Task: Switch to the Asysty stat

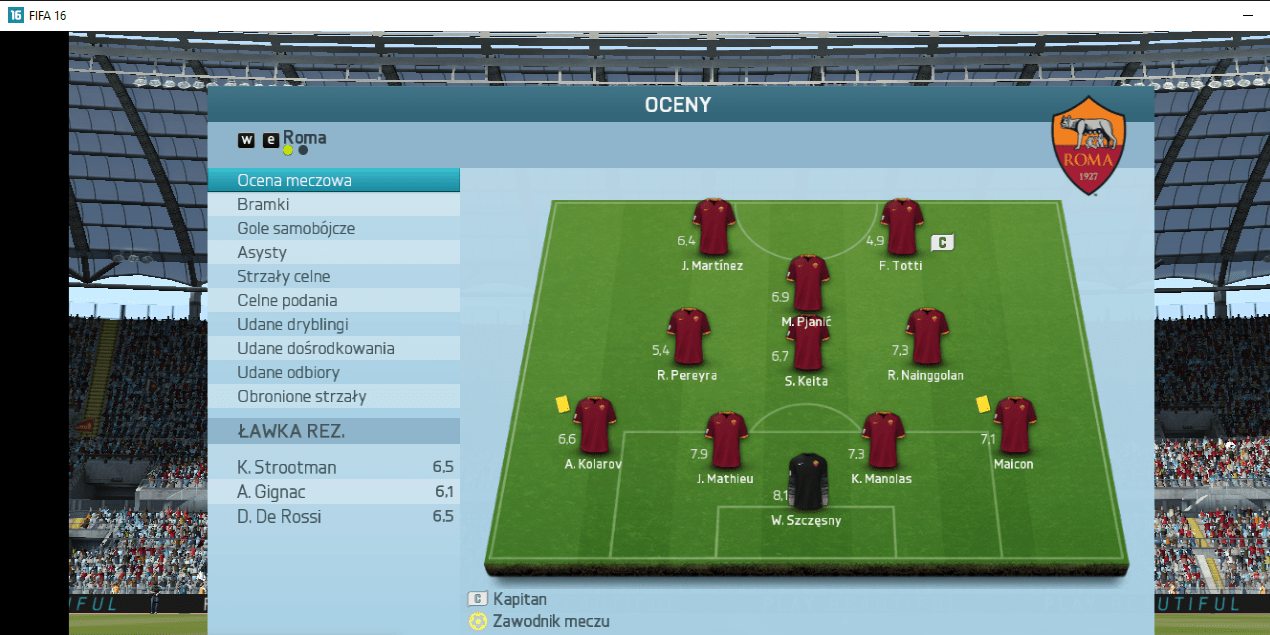Action: pos(333,253)
